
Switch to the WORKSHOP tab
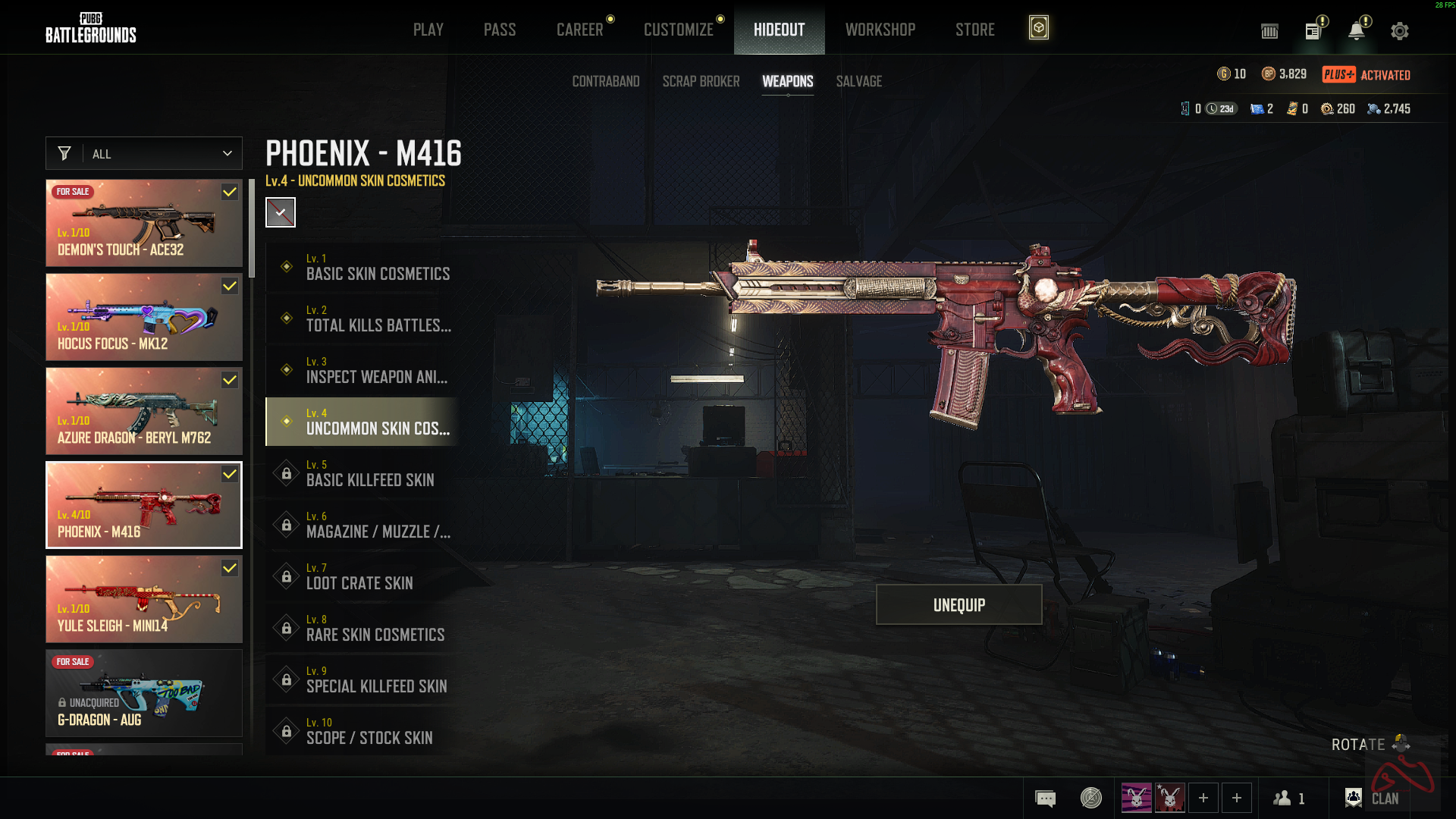(x=880, y=30)
